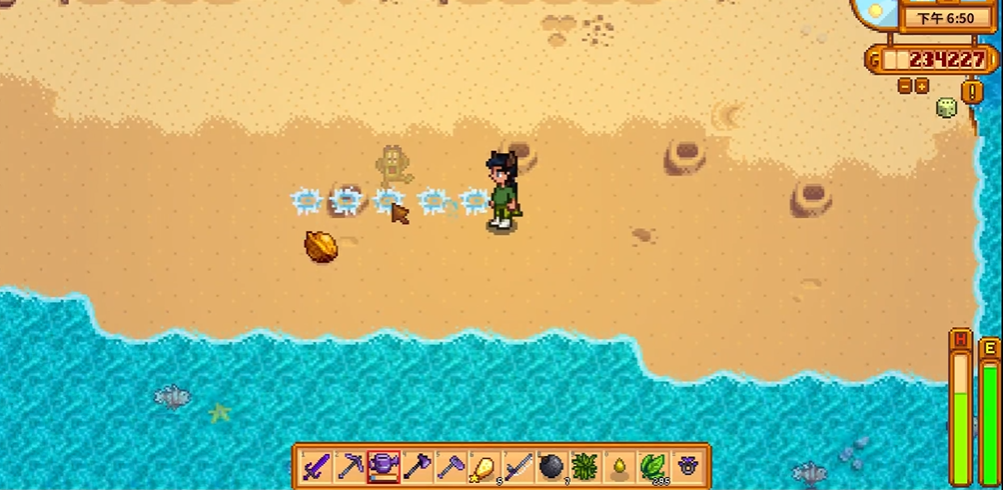The width and height of the screenshot is (1003, 490).
Task: Select the small yellow seed slot
Action: point(619,466)
